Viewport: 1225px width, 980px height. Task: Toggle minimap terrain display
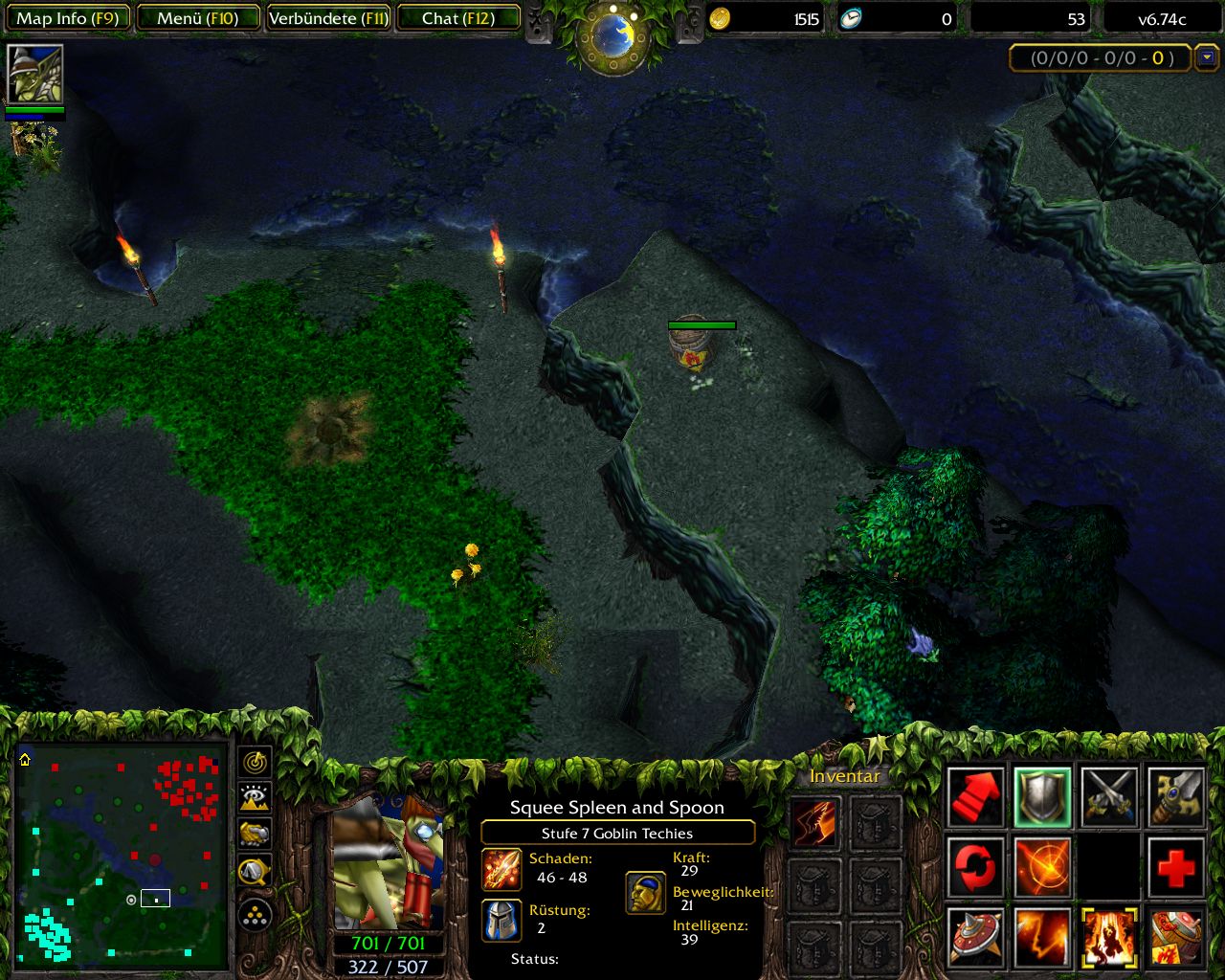[x=255, y=797]
